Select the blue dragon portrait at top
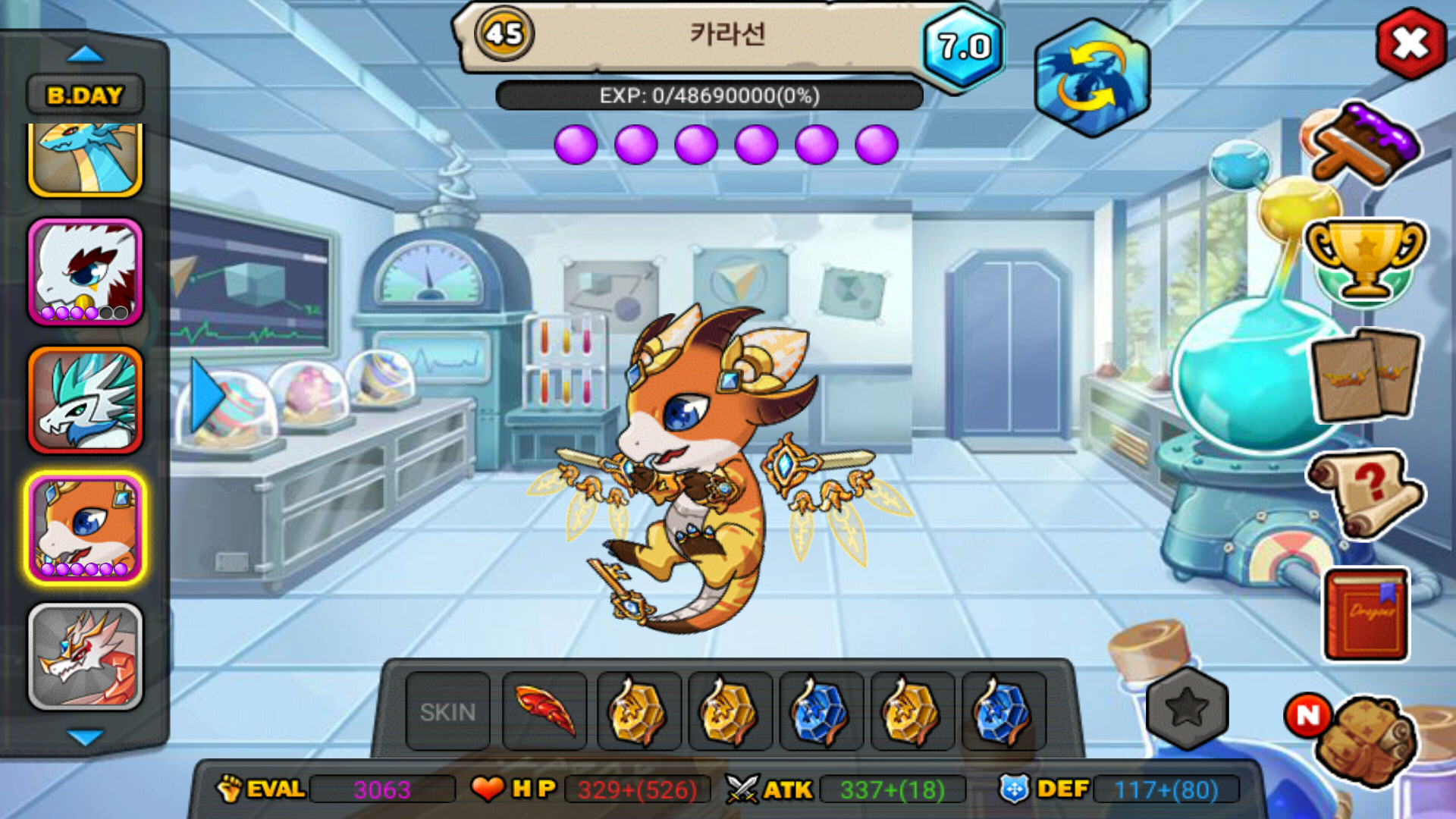The width and height of the screenshot is (1456, 819). [85, 158]
